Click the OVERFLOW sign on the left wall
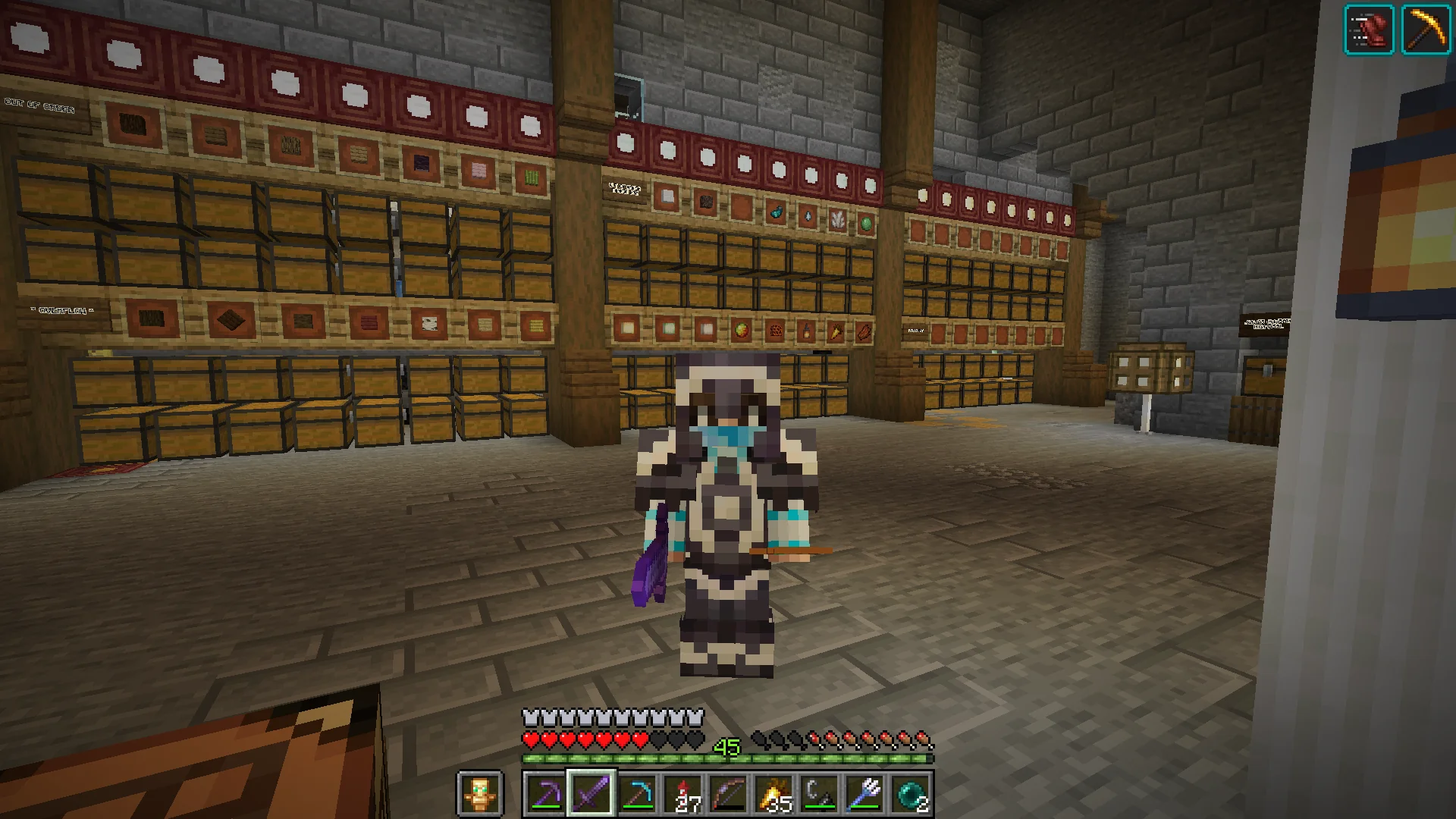Image resolution: width=1456 pixels, height=819 pixels. click(62, 309)
